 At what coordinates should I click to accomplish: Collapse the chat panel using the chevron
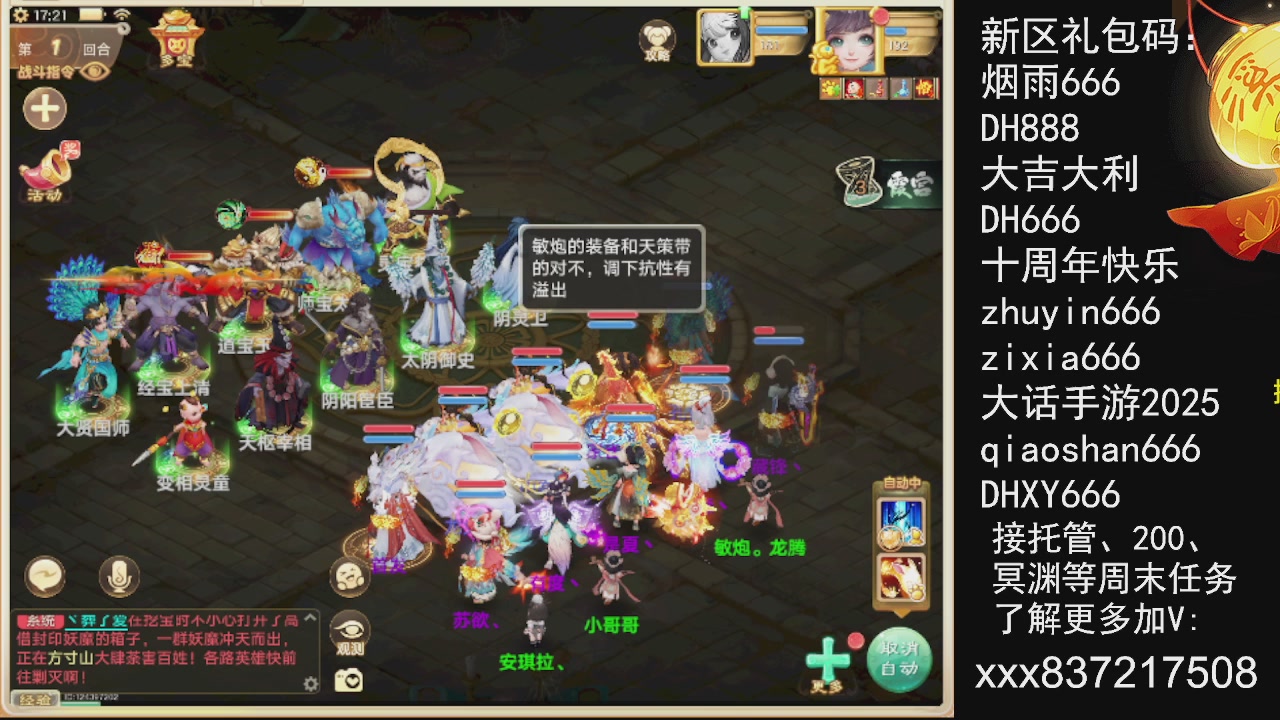tap(308, 619)
